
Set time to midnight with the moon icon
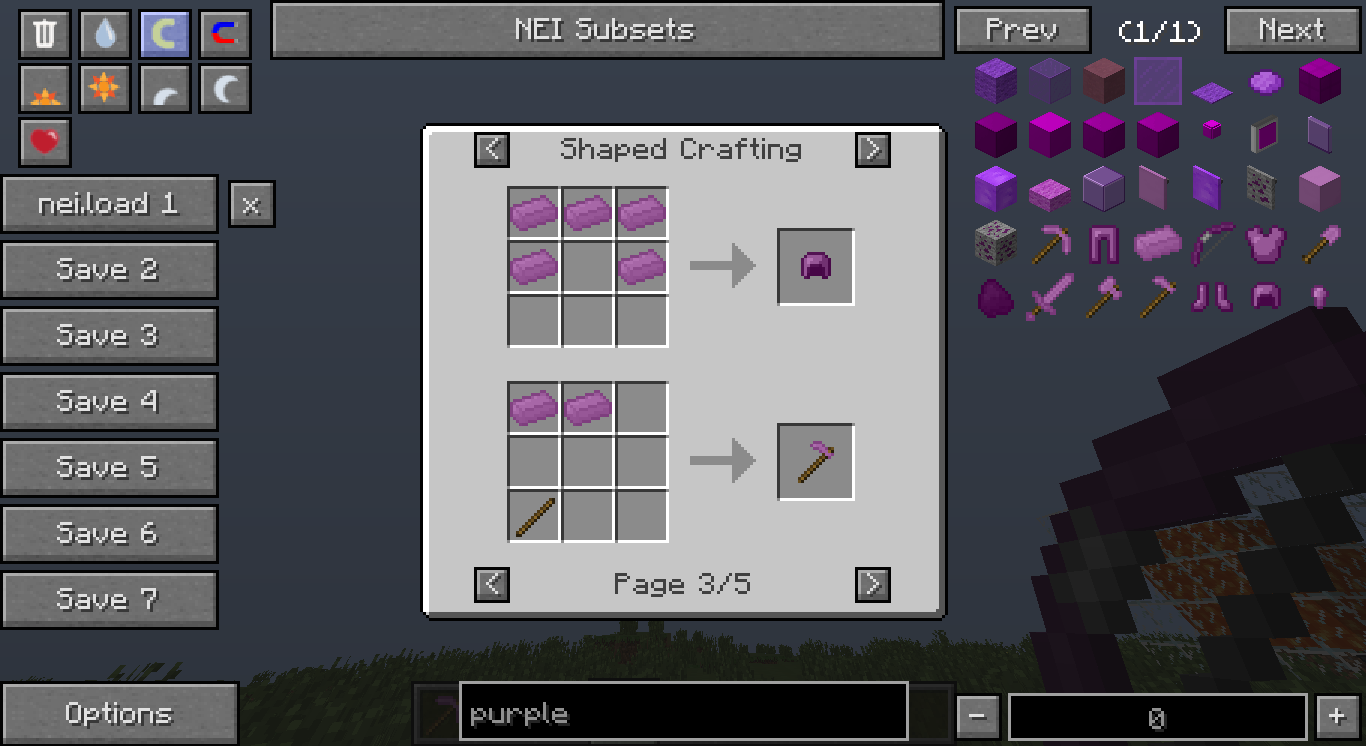[224, 88]
